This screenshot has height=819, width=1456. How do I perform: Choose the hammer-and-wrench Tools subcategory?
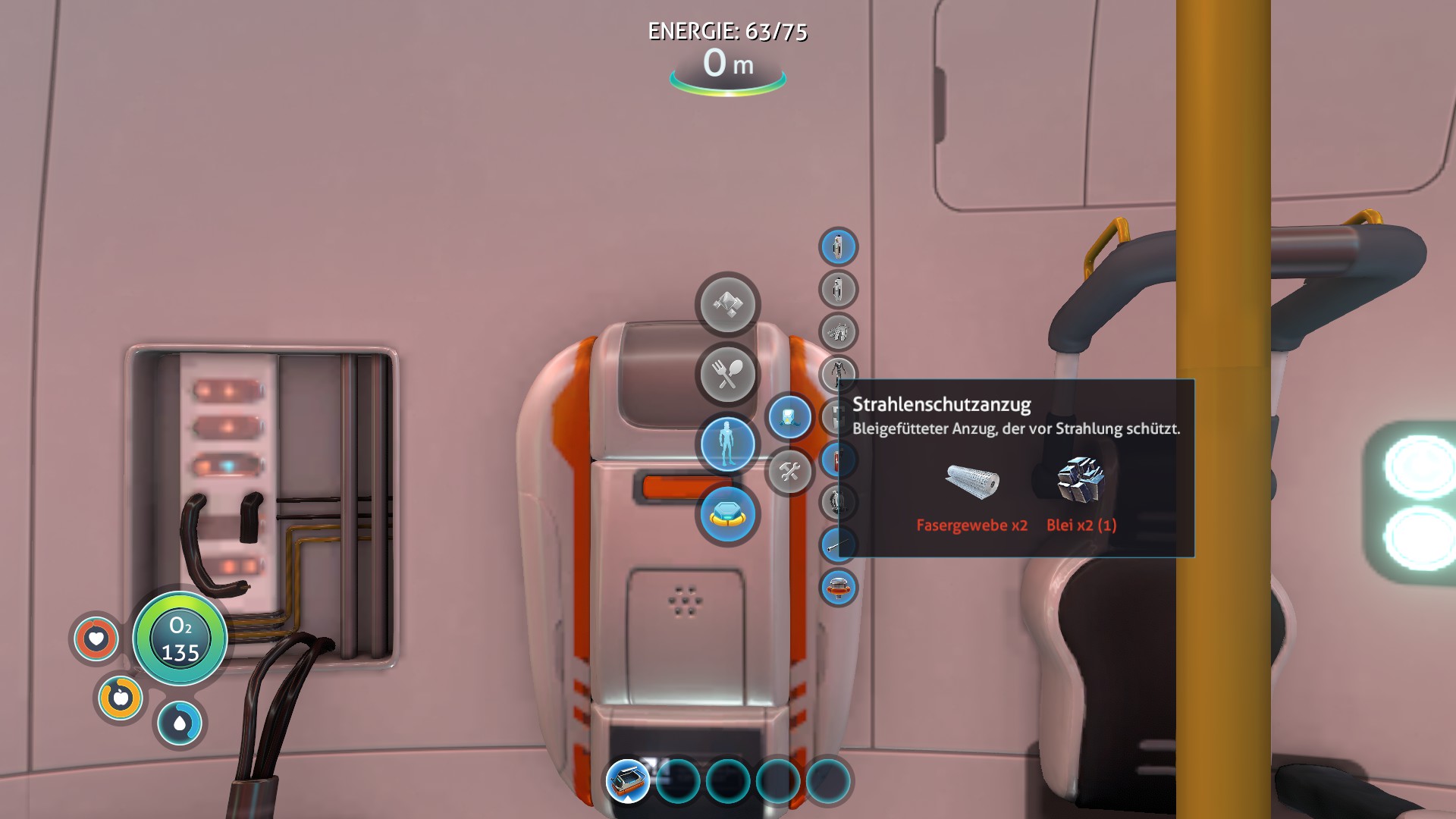[x=789, y=472]
